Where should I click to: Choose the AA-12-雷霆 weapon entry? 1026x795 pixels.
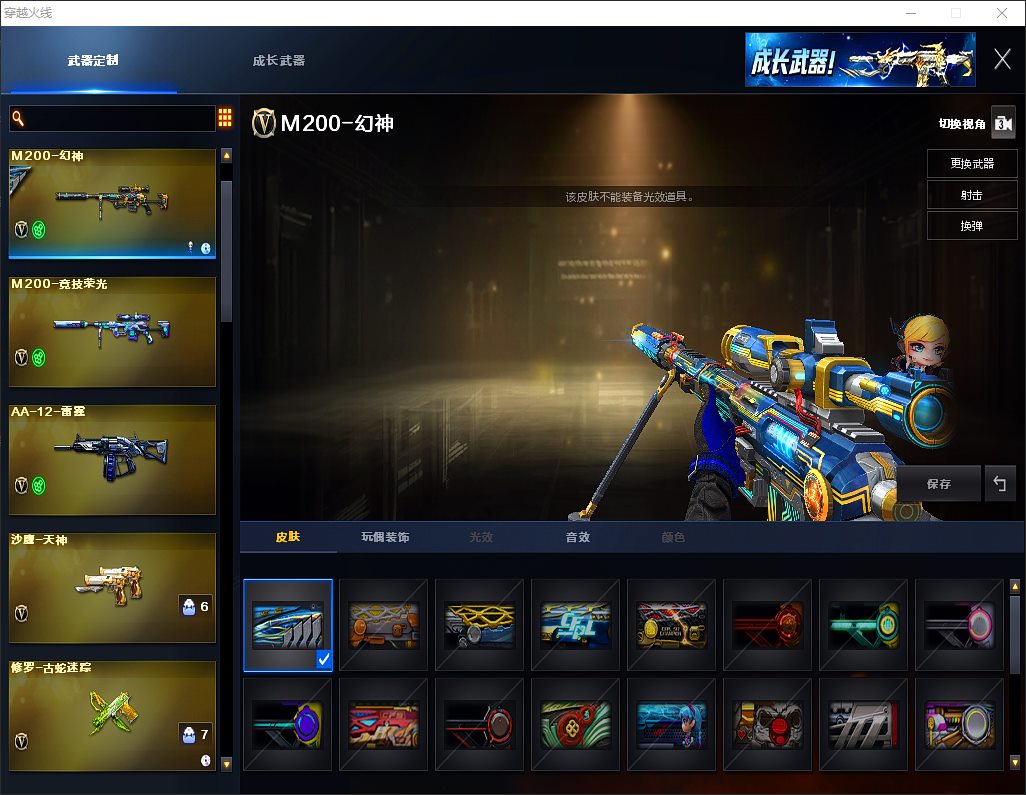point(113,459)
